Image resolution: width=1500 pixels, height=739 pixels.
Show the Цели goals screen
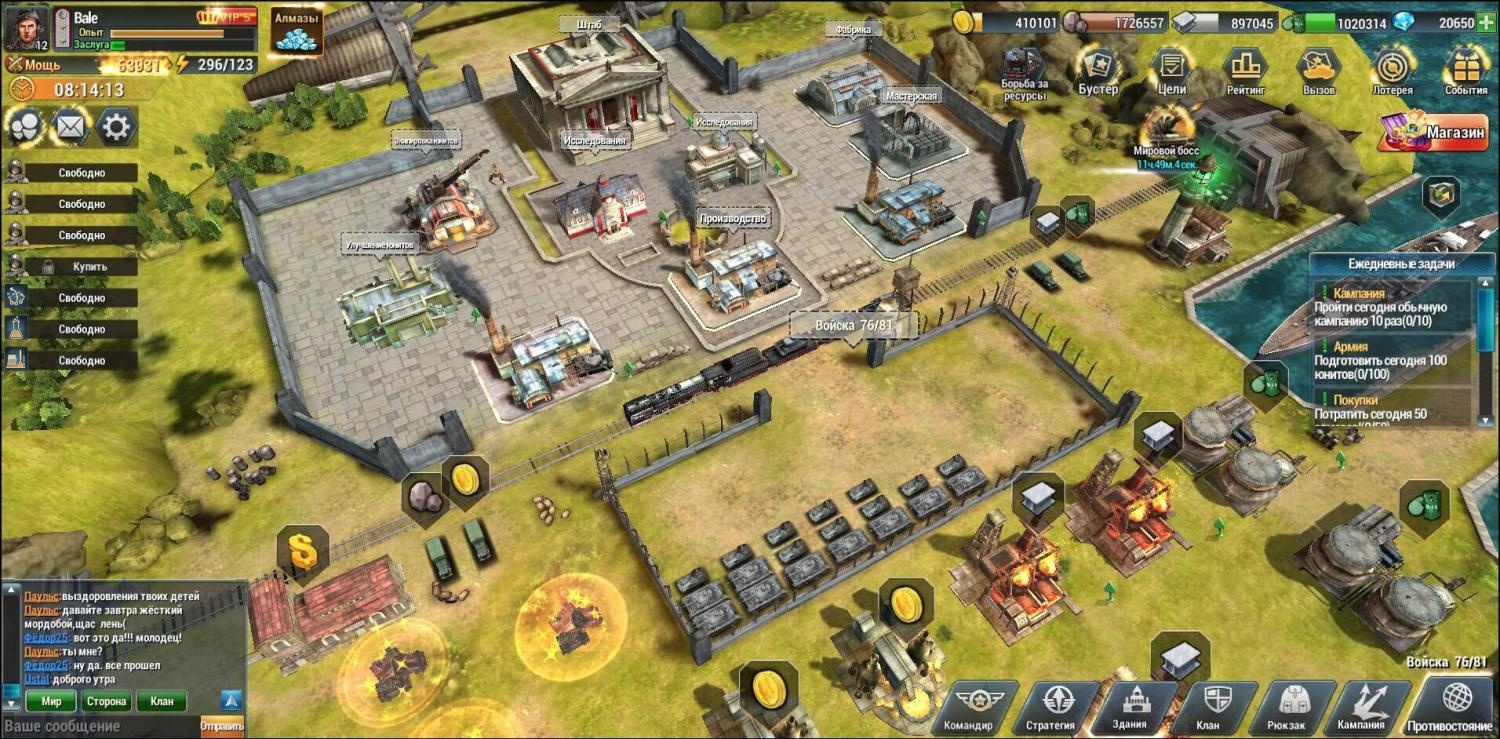click(1171, 69)
